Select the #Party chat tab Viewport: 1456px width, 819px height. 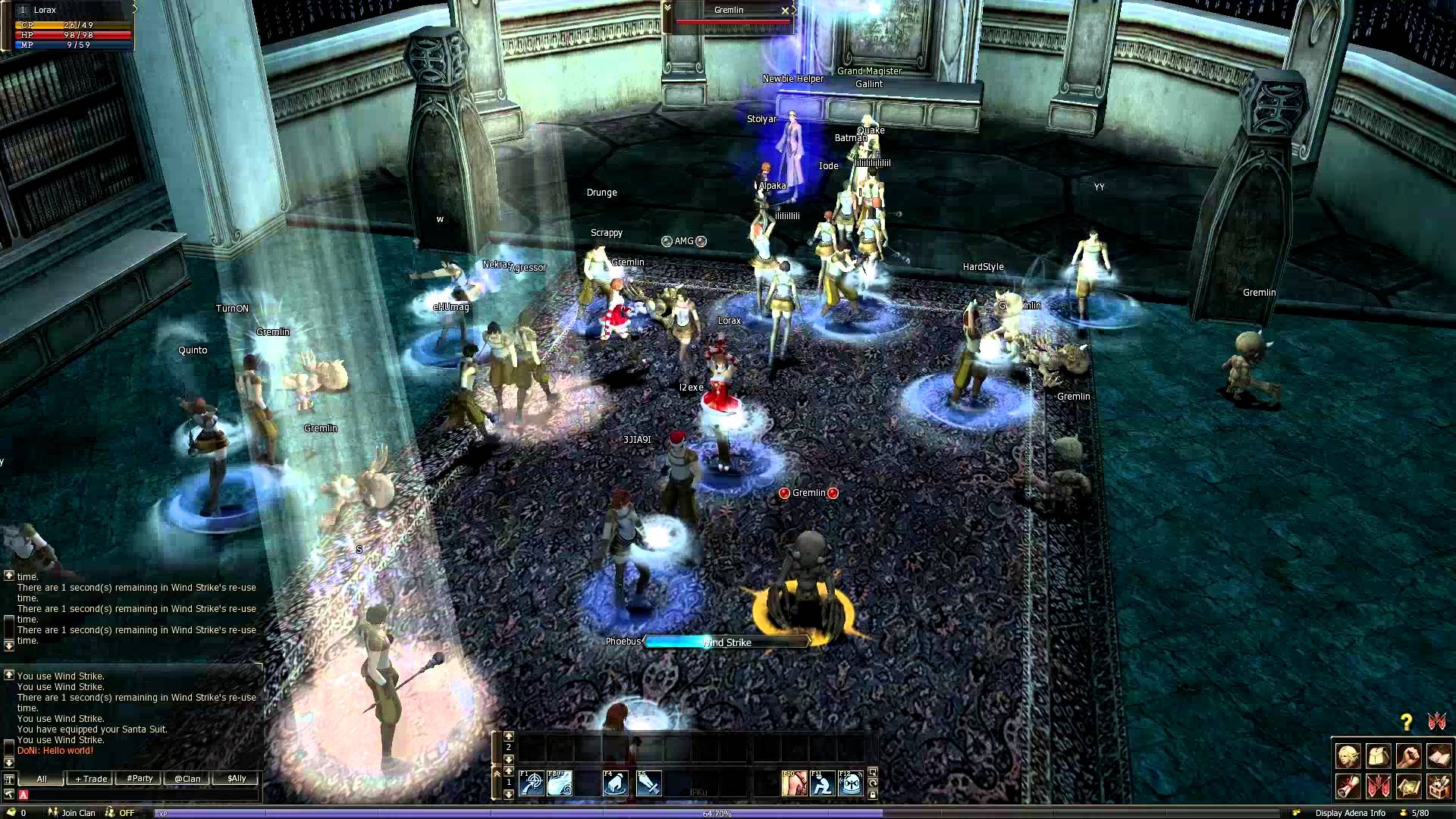(x=140, y=779)
